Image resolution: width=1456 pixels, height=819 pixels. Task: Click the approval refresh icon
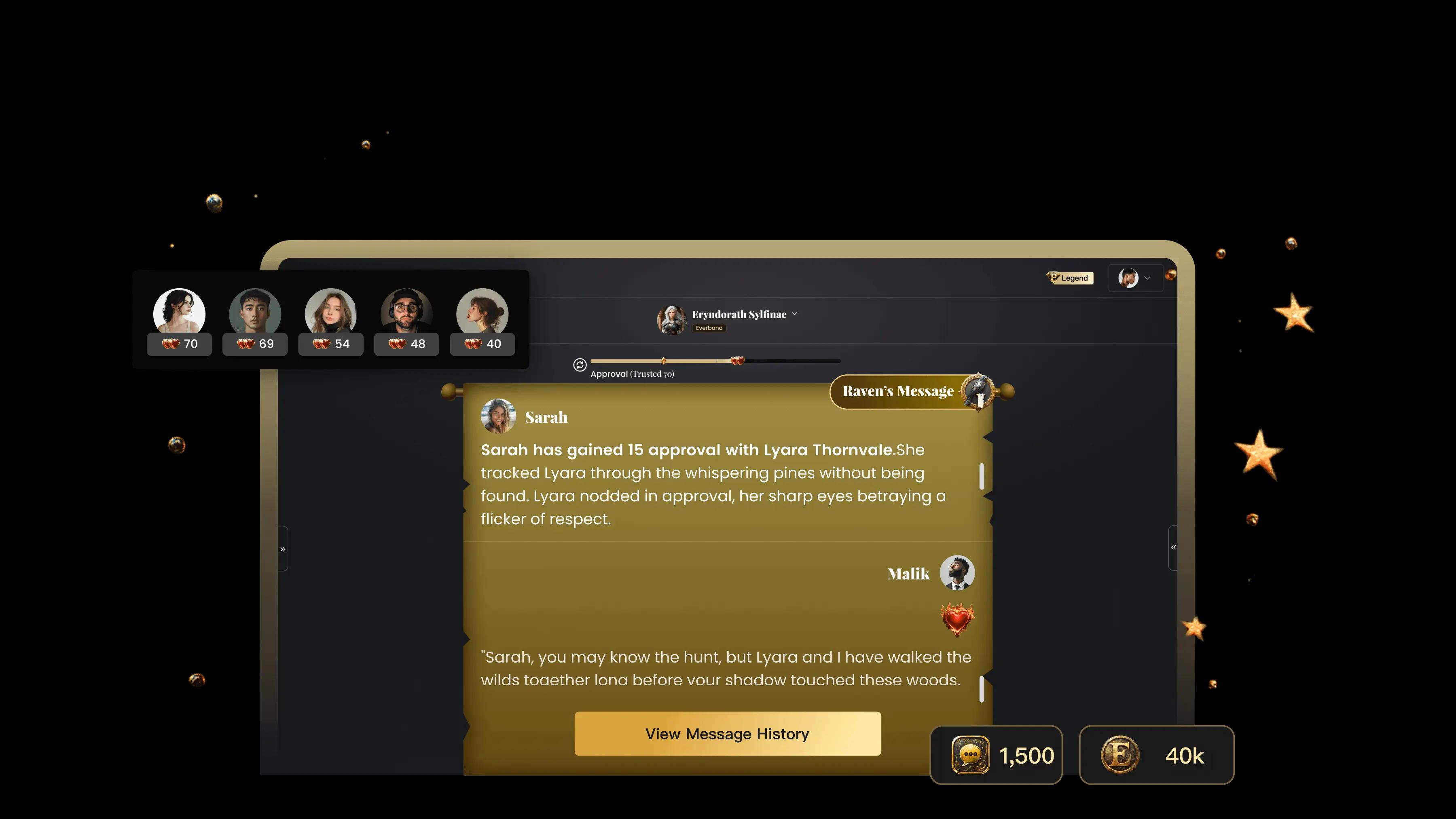(579, 365)
